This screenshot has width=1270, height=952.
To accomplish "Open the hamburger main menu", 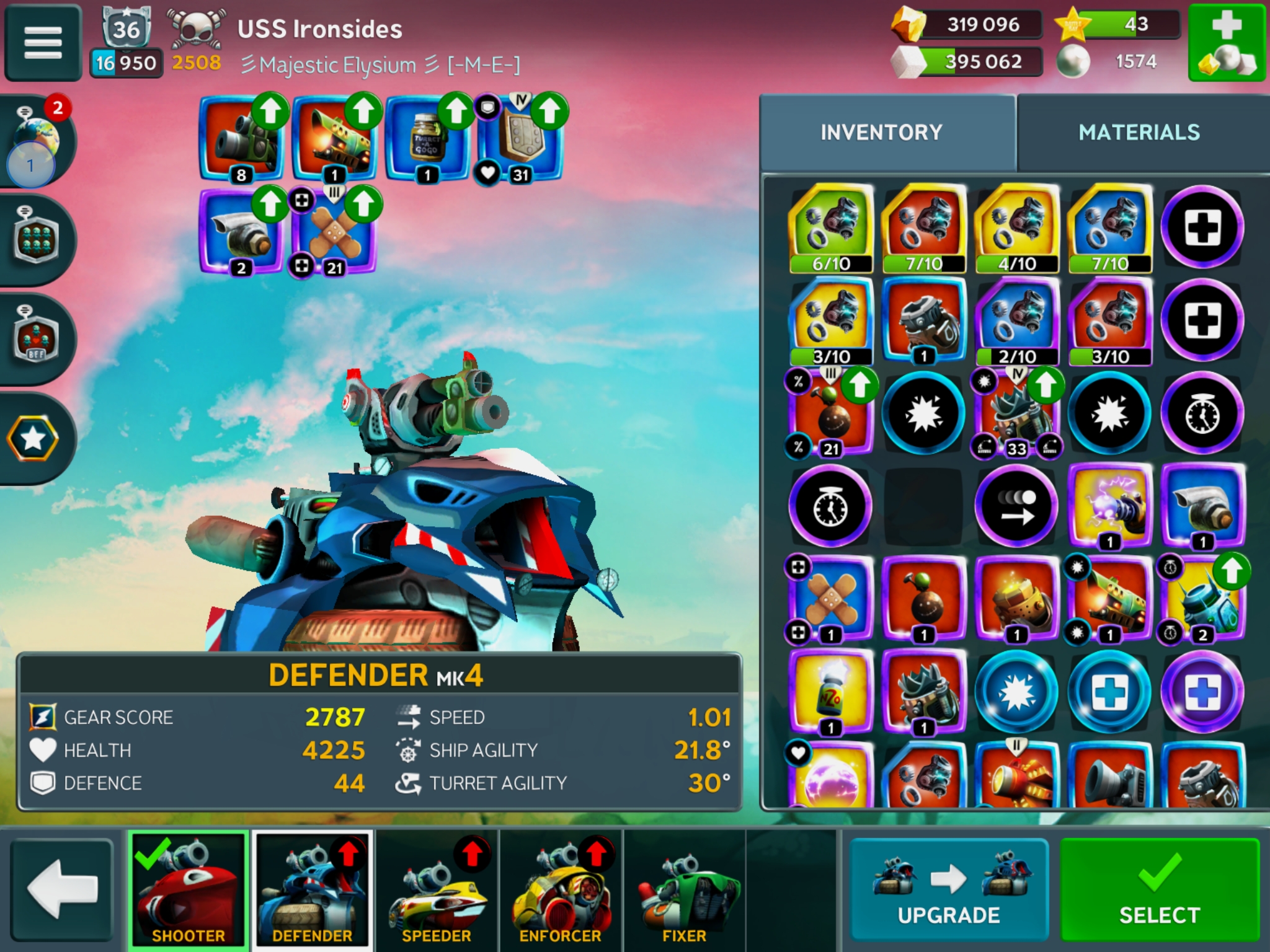I will pos(43,43).
